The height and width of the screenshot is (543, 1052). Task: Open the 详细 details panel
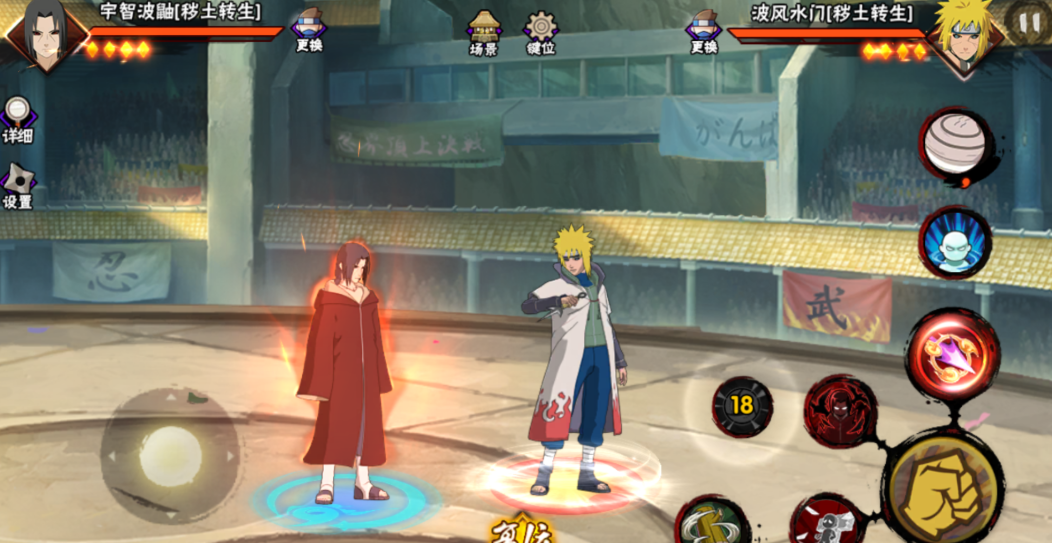pos(17,119)
